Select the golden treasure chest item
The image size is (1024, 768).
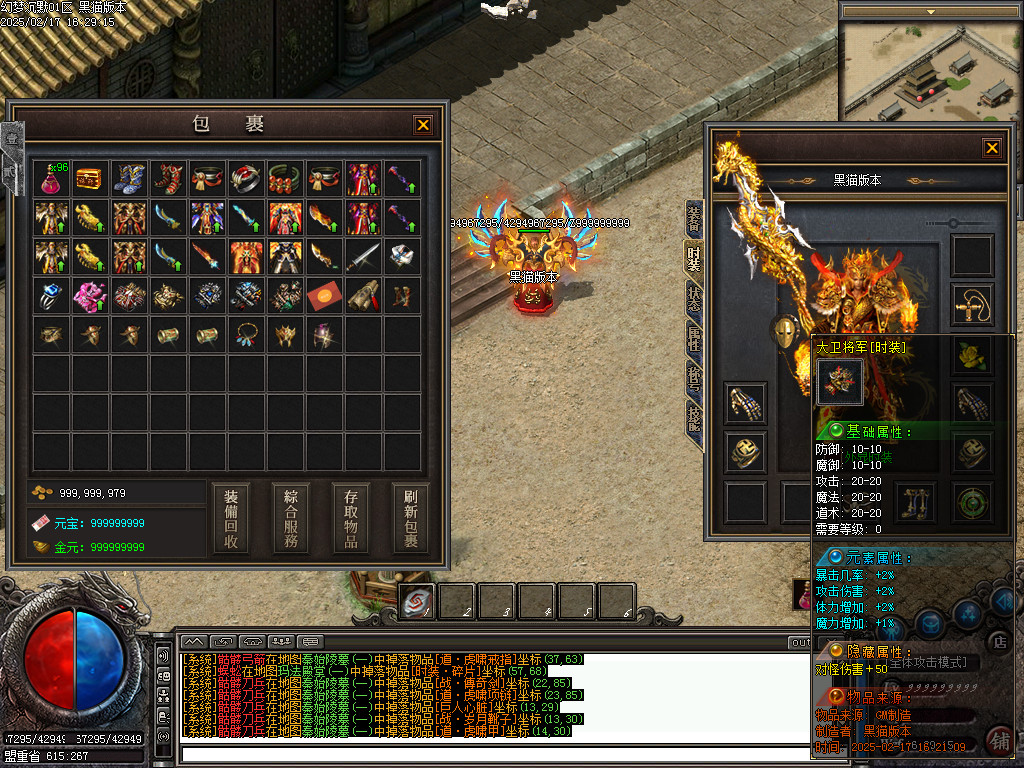tap(90, 179)
